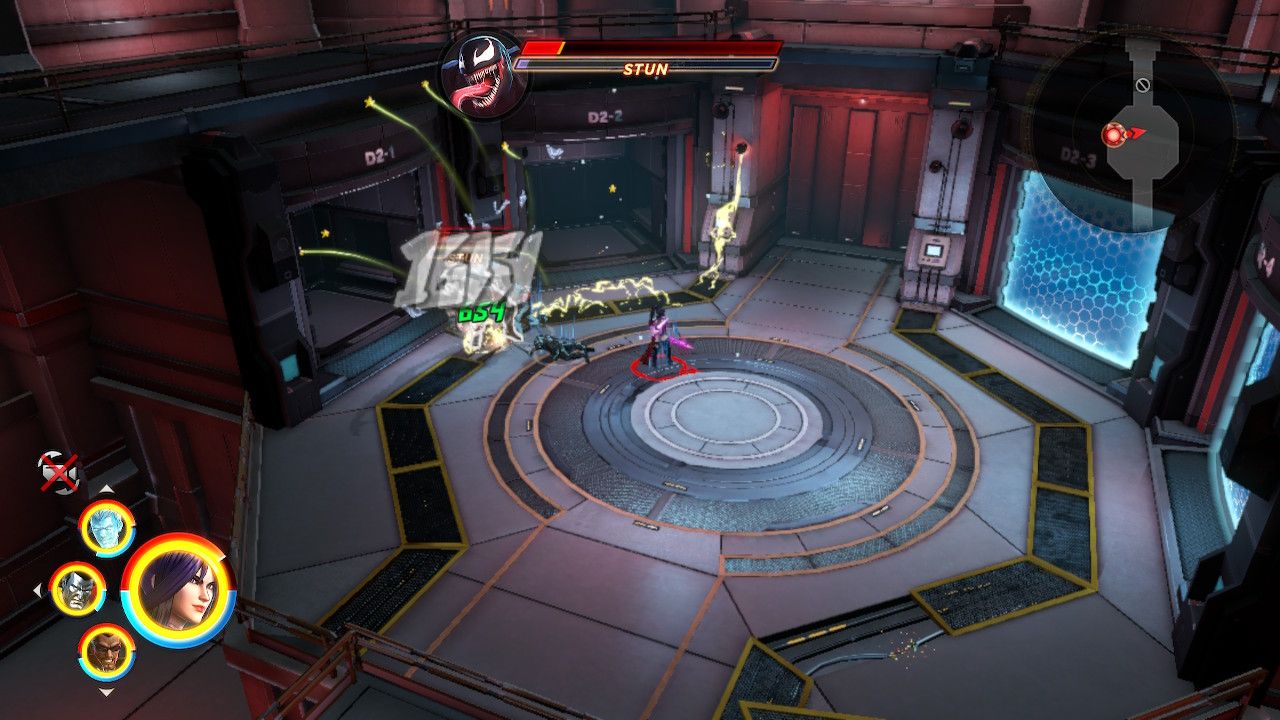Toggle the left-side character switch arrow
1280x720 pixels.
39,588
